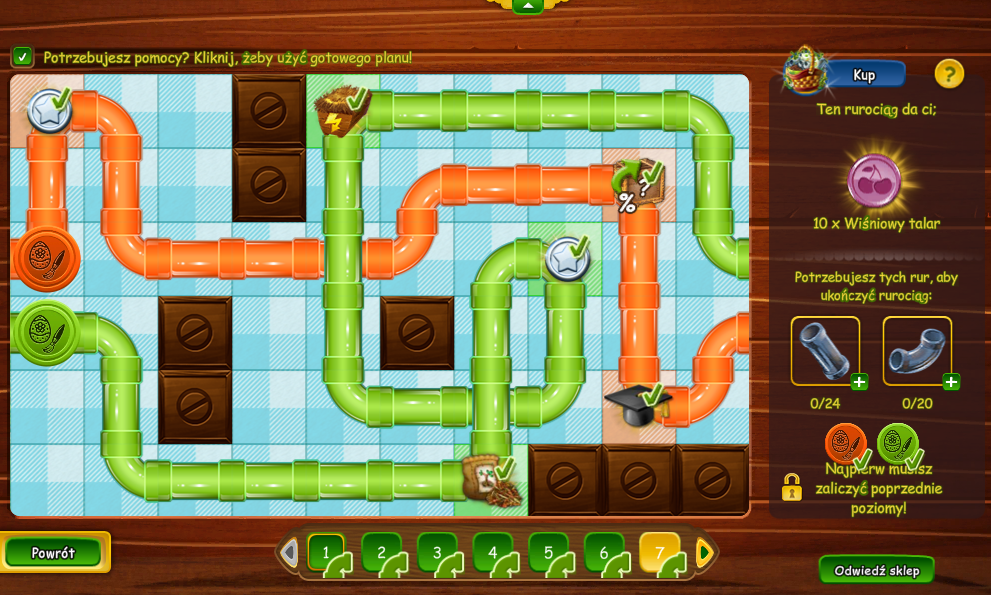Select the straight pipe piece slot
991x595 pixels.
point(824,350)
